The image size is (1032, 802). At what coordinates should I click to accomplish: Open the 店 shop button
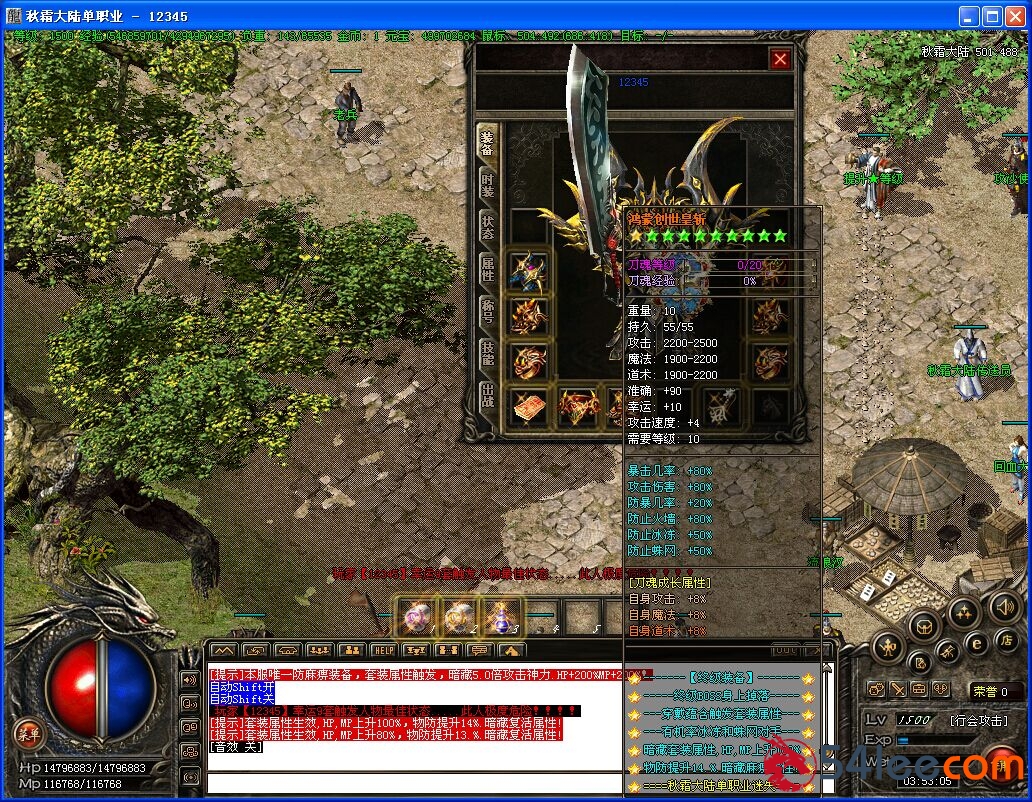point(1008,640)
